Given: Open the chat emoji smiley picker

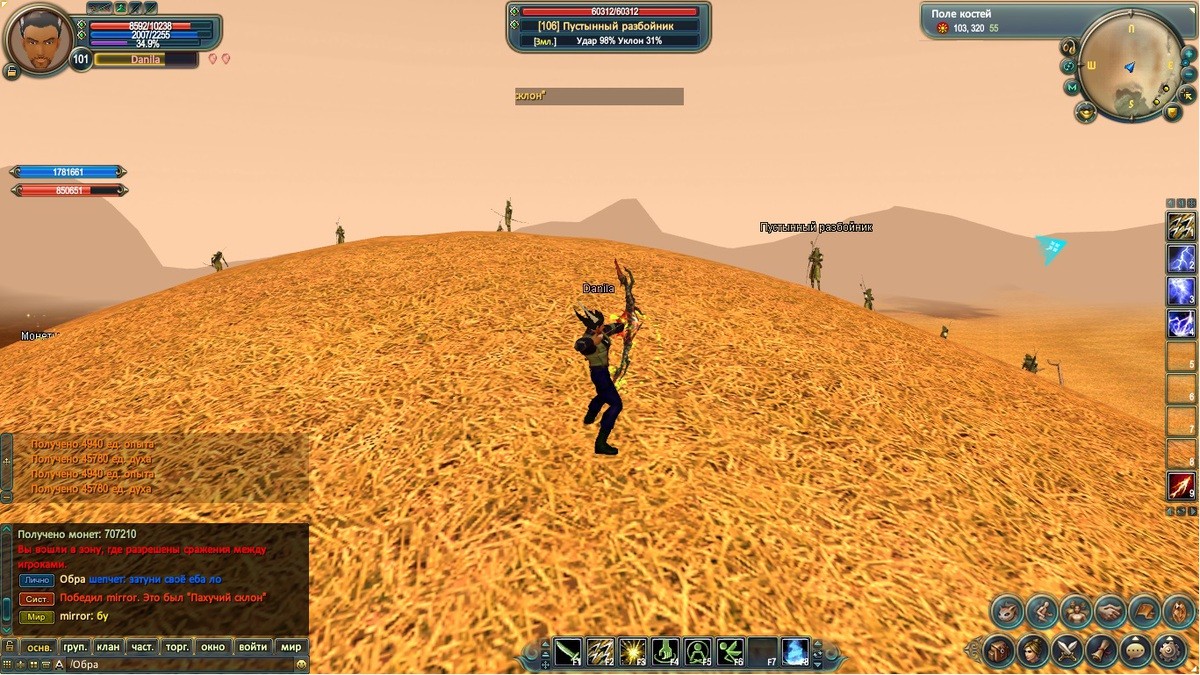Looking at the screenshot, I should [301, 665].
